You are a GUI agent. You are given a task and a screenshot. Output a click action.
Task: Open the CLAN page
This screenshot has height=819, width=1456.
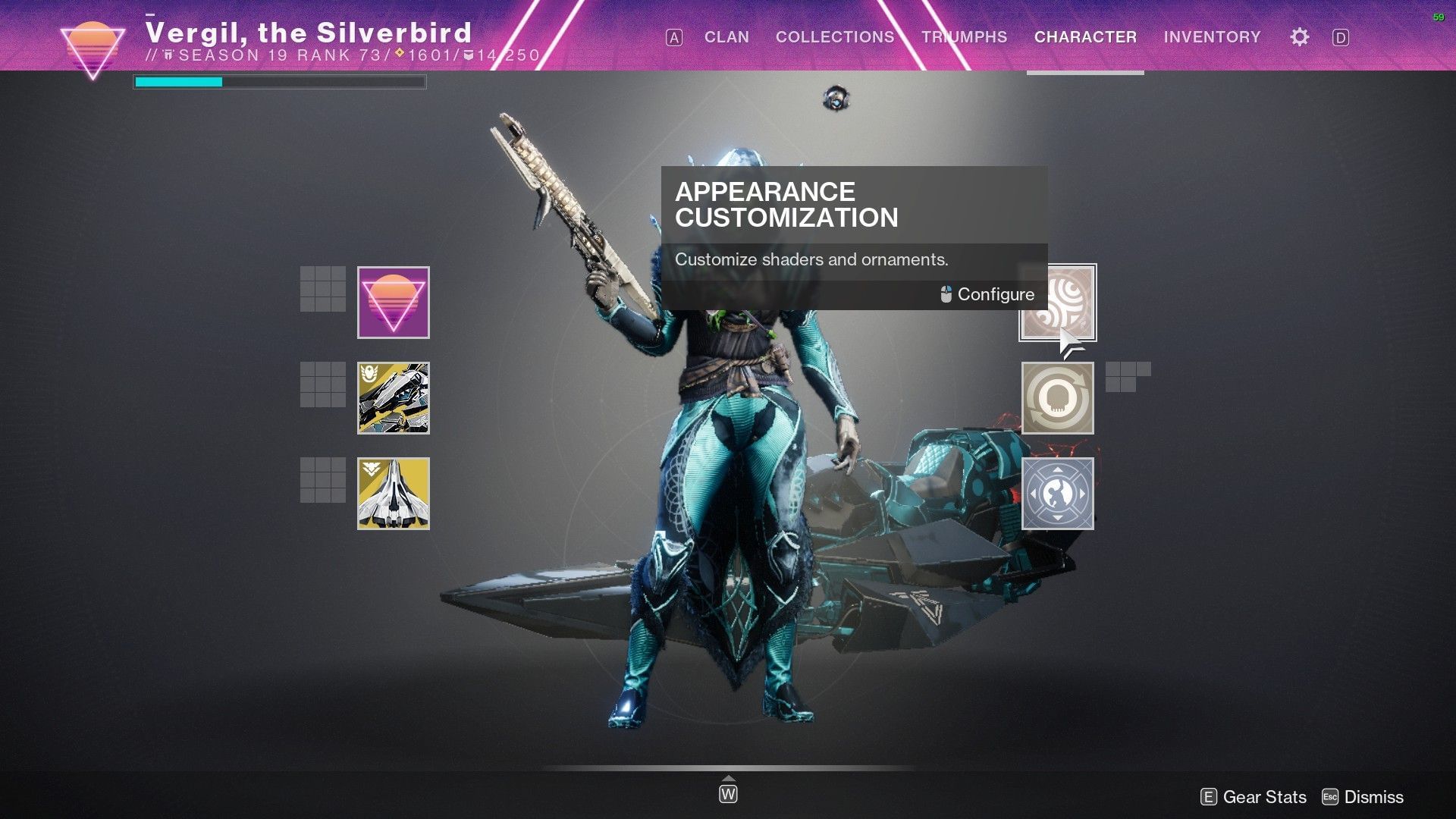[726, 36]
